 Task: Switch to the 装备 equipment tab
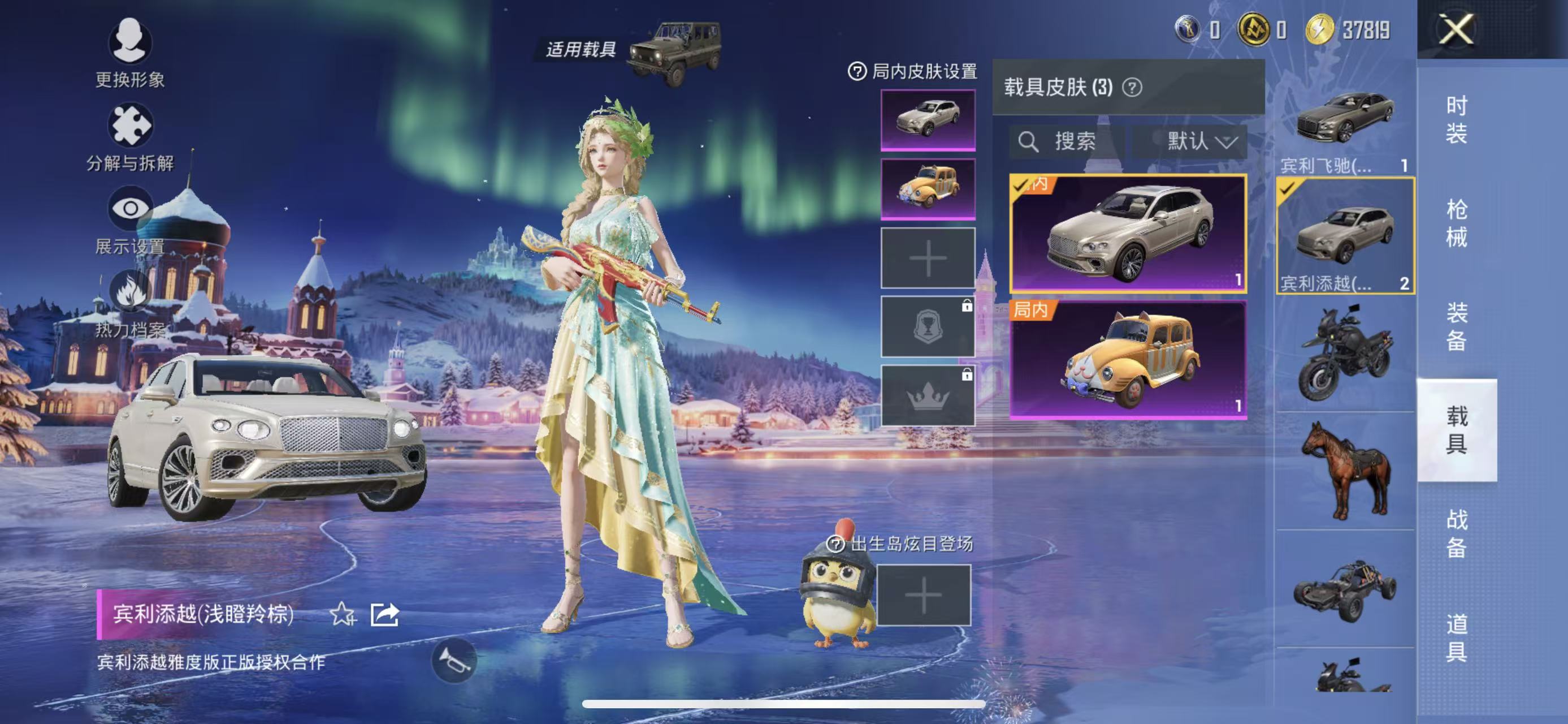(1456, 326)
